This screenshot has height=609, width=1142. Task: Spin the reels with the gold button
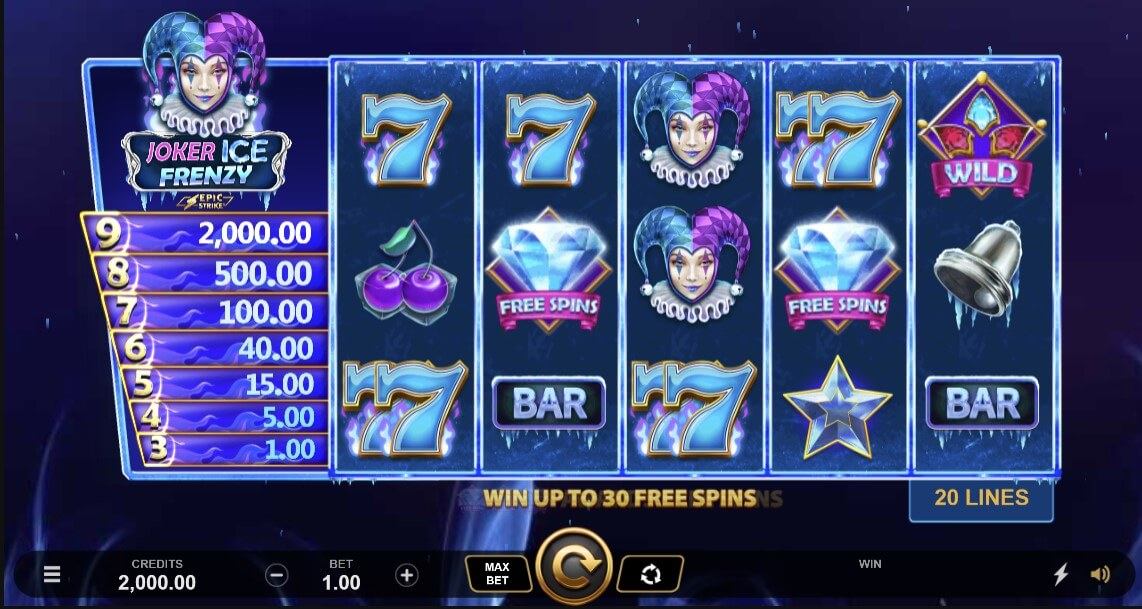point(574,570)
